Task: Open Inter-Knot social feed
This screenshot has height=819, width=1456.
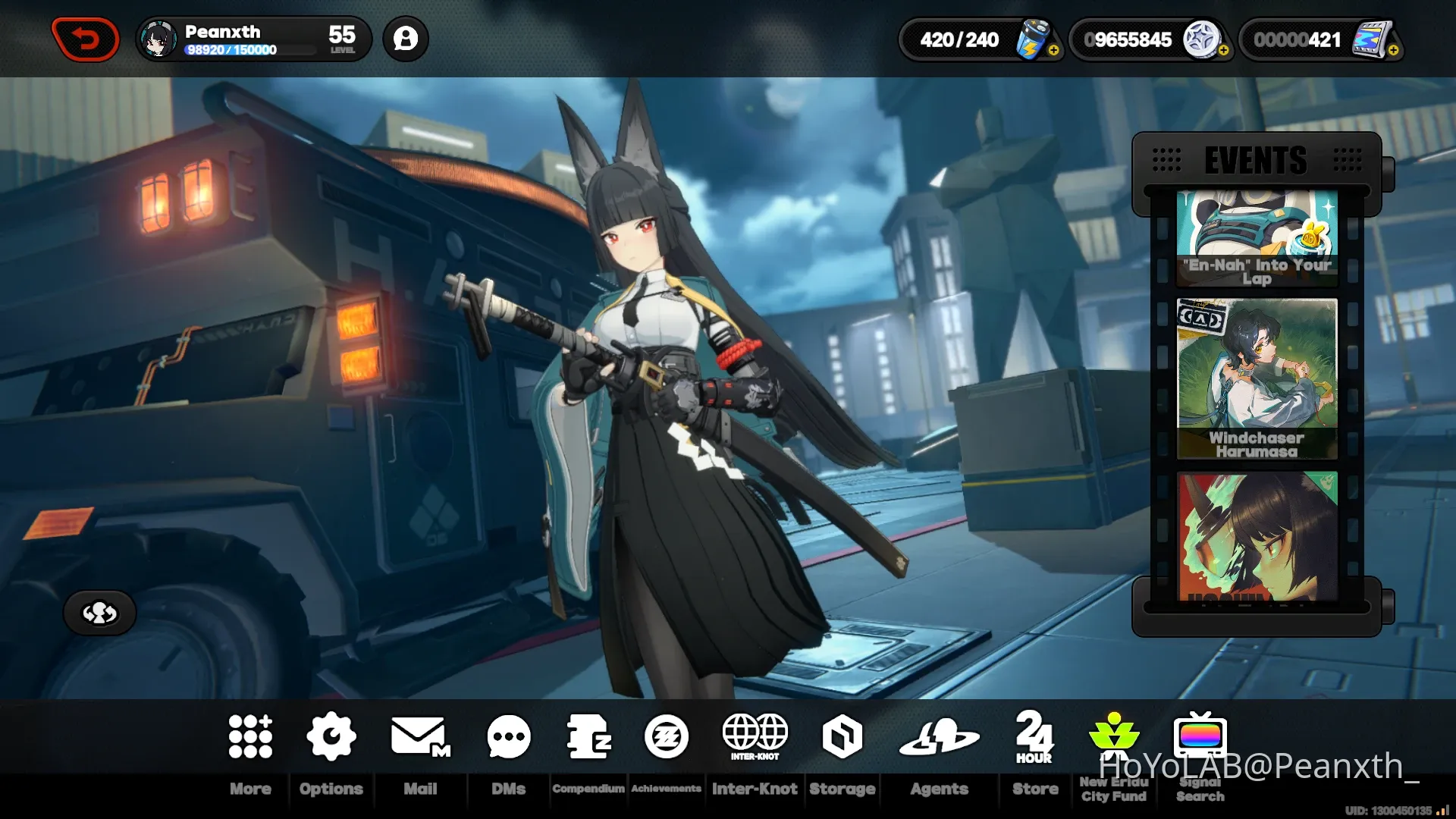Action: pos(755,736)
